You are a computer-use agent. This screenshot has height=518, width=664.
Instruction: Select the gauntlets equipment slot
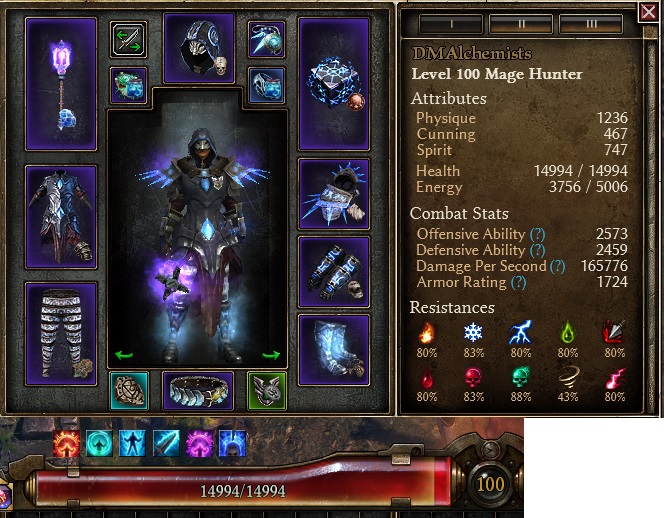coord(334,272)
